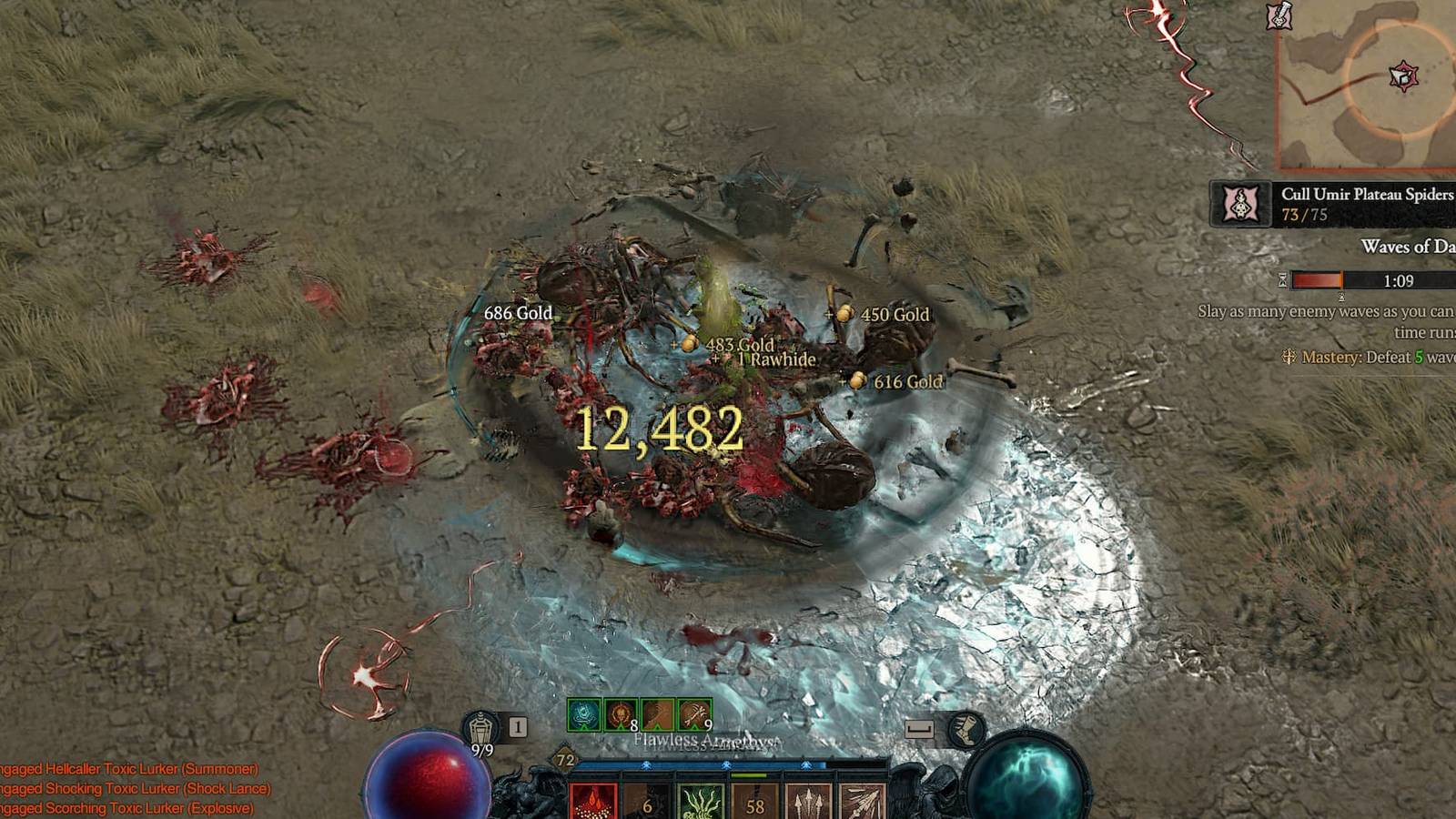
Task: Click the red event countdown progress bar
Action: [x=1315, y=279]
